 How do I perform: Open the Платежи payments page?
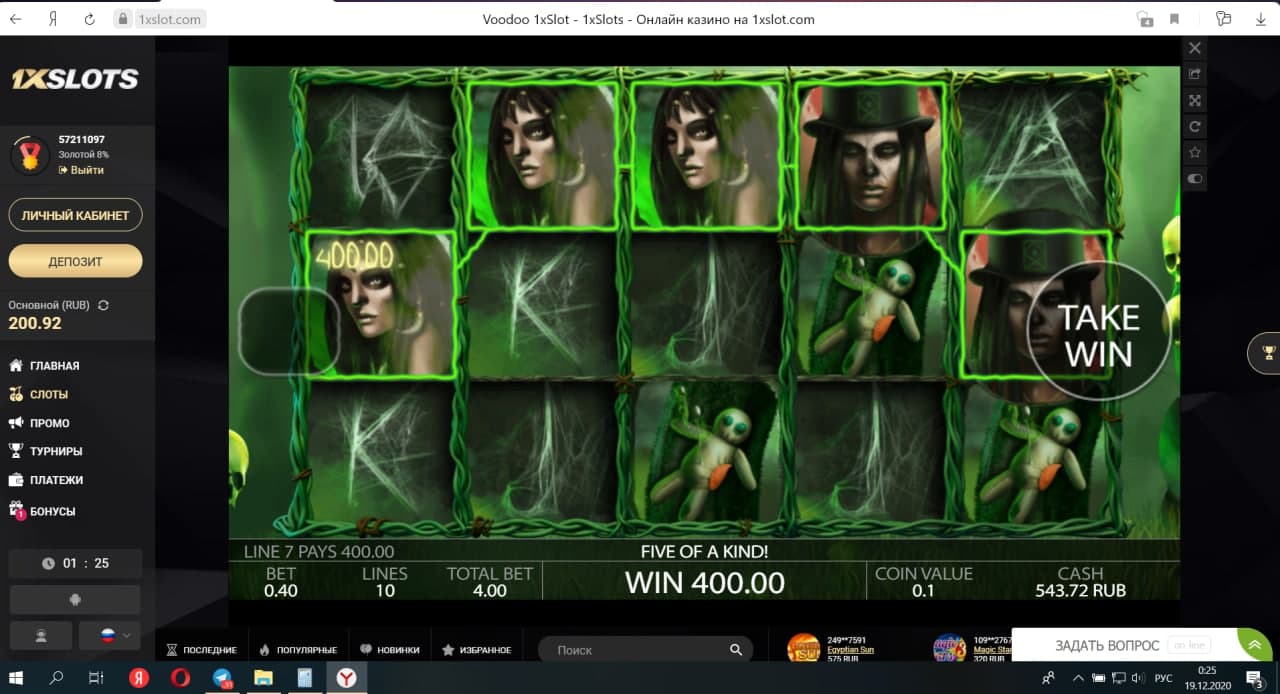point(56,480)
